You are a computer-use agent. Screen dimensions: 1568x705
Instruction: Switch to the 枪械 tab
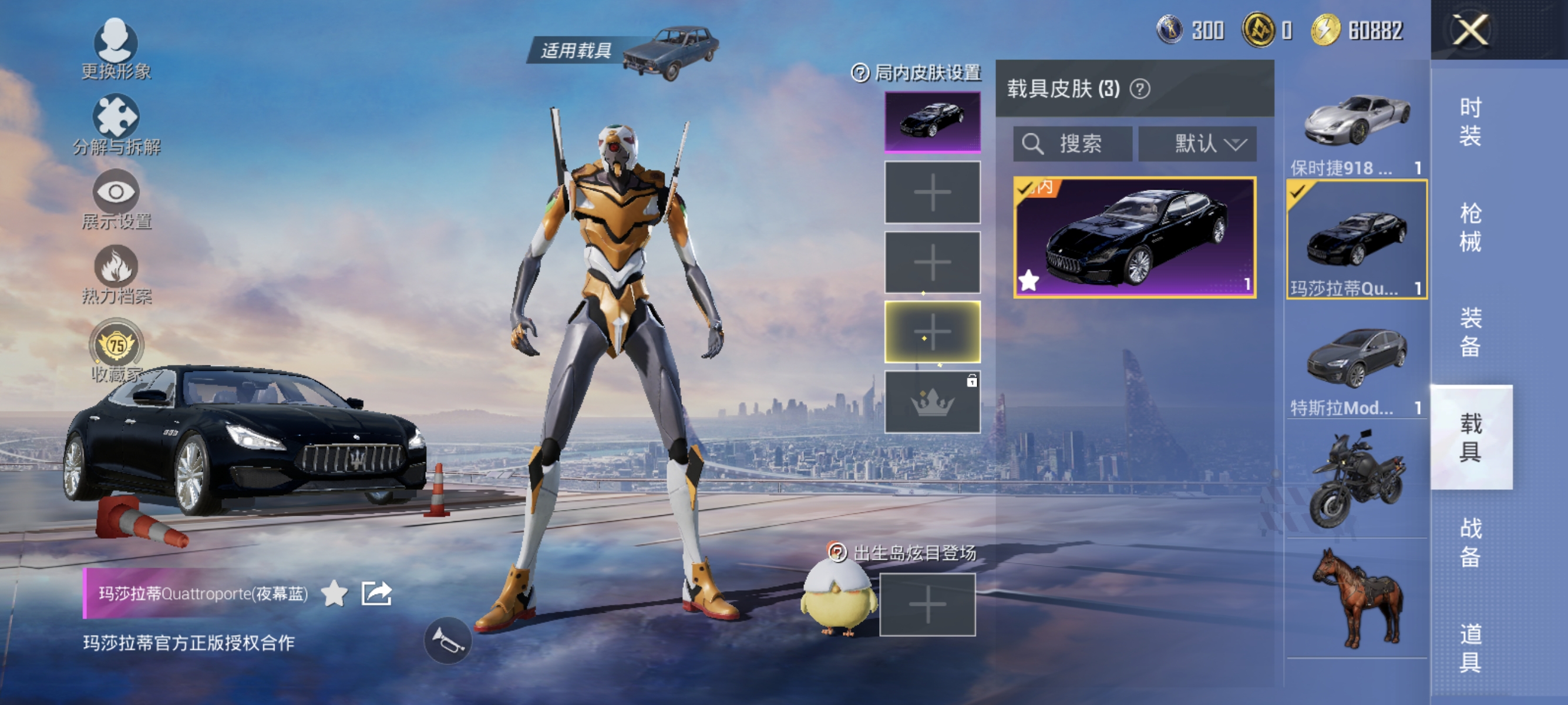(1471, 227)
